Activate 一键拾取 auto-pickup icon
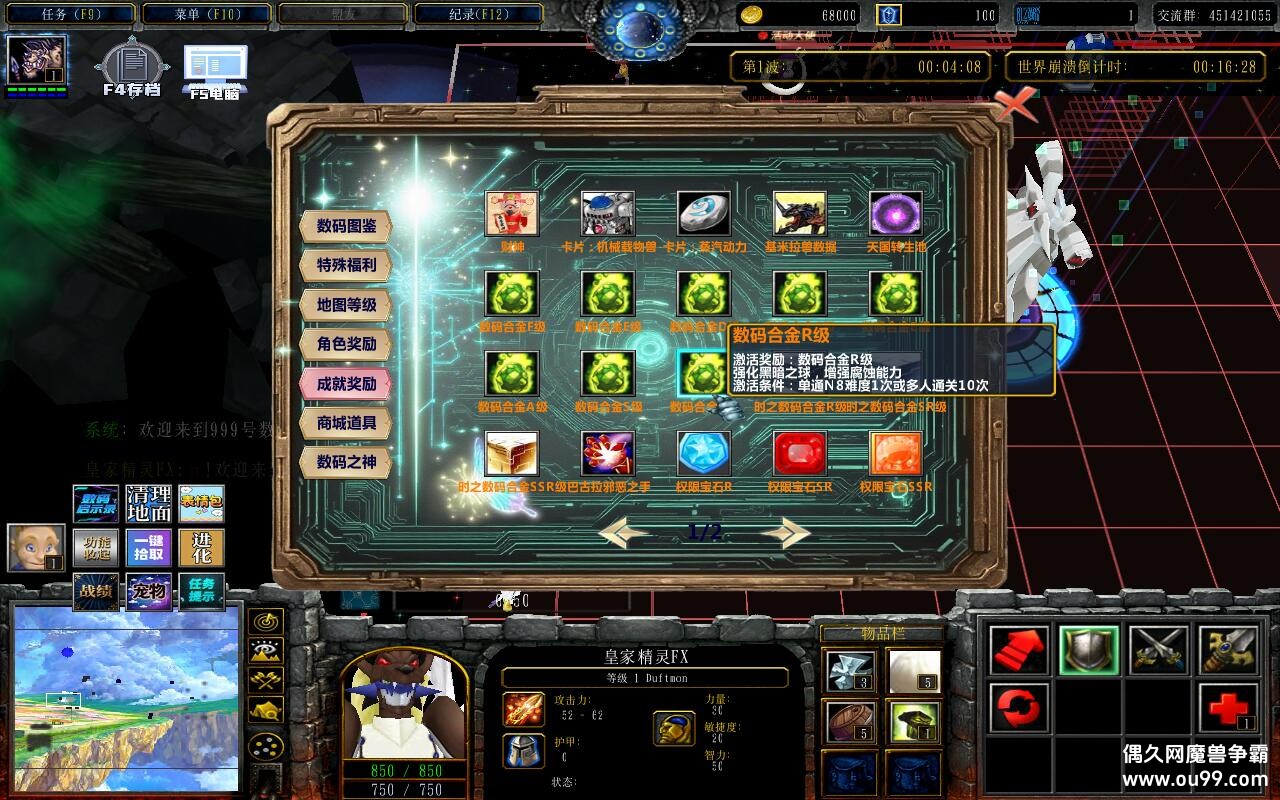This screenshot has height=800, width=1280. click(147, 548)
